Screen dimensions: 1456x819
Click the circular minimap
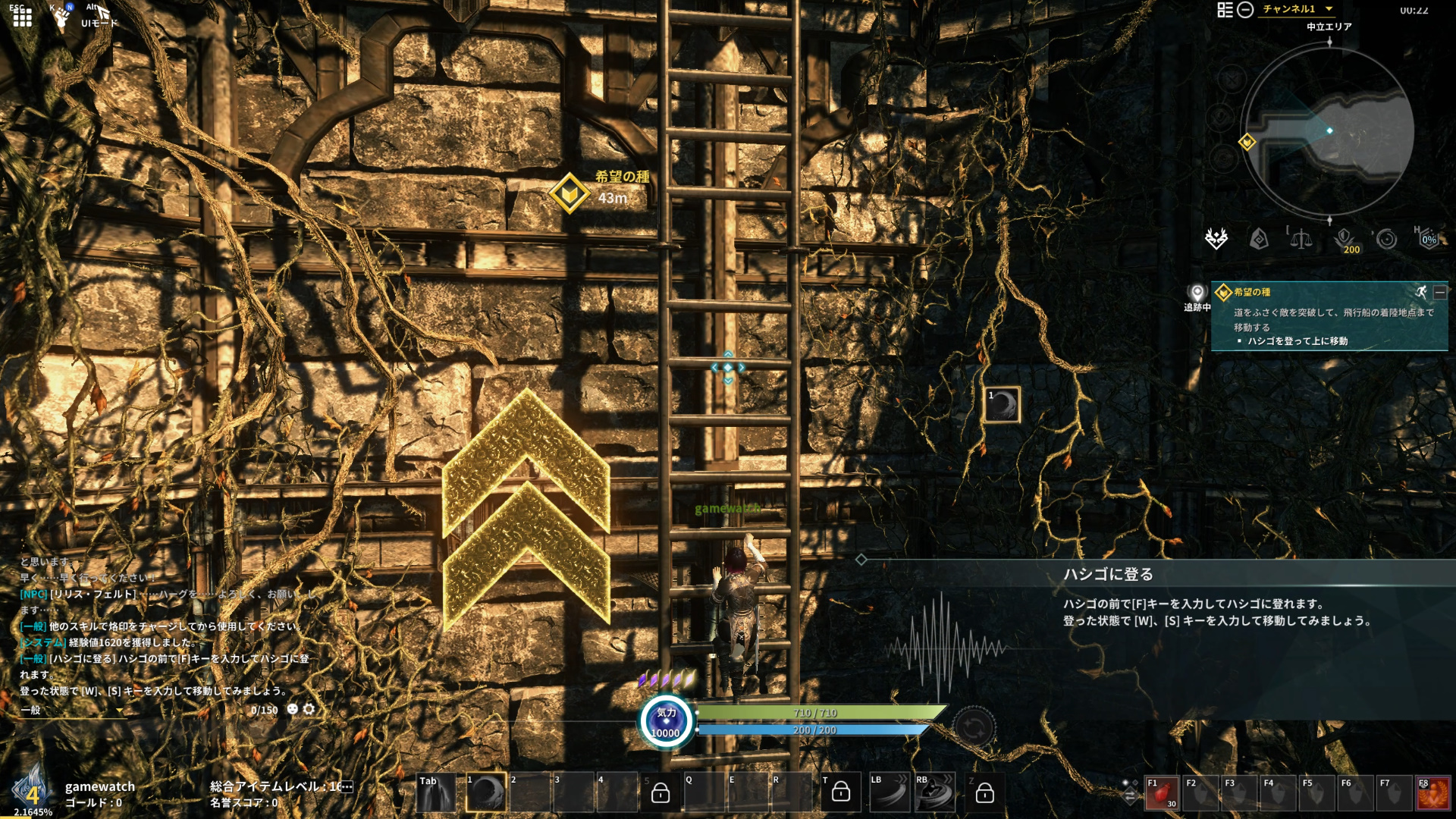[1328, 131]
